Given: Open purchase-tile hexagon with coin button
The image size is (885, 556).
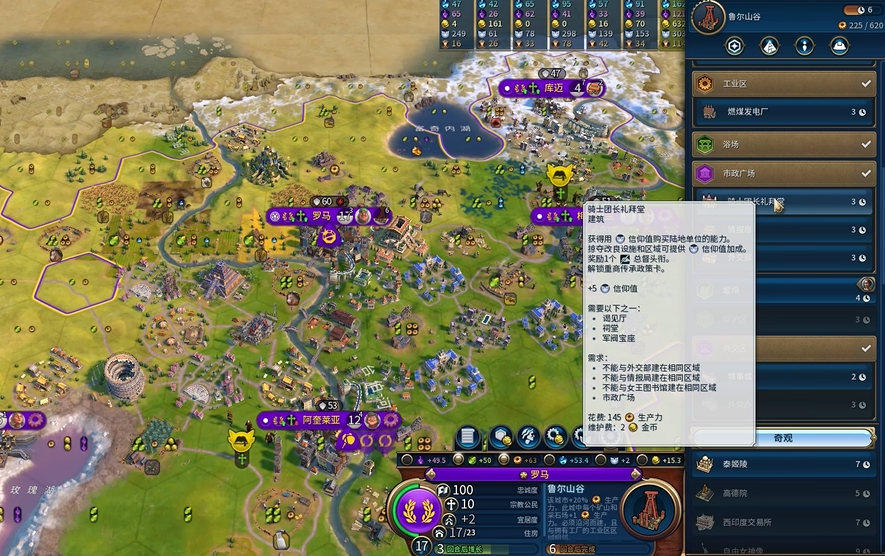Looking at the screenshot, I should coord(500,438).
